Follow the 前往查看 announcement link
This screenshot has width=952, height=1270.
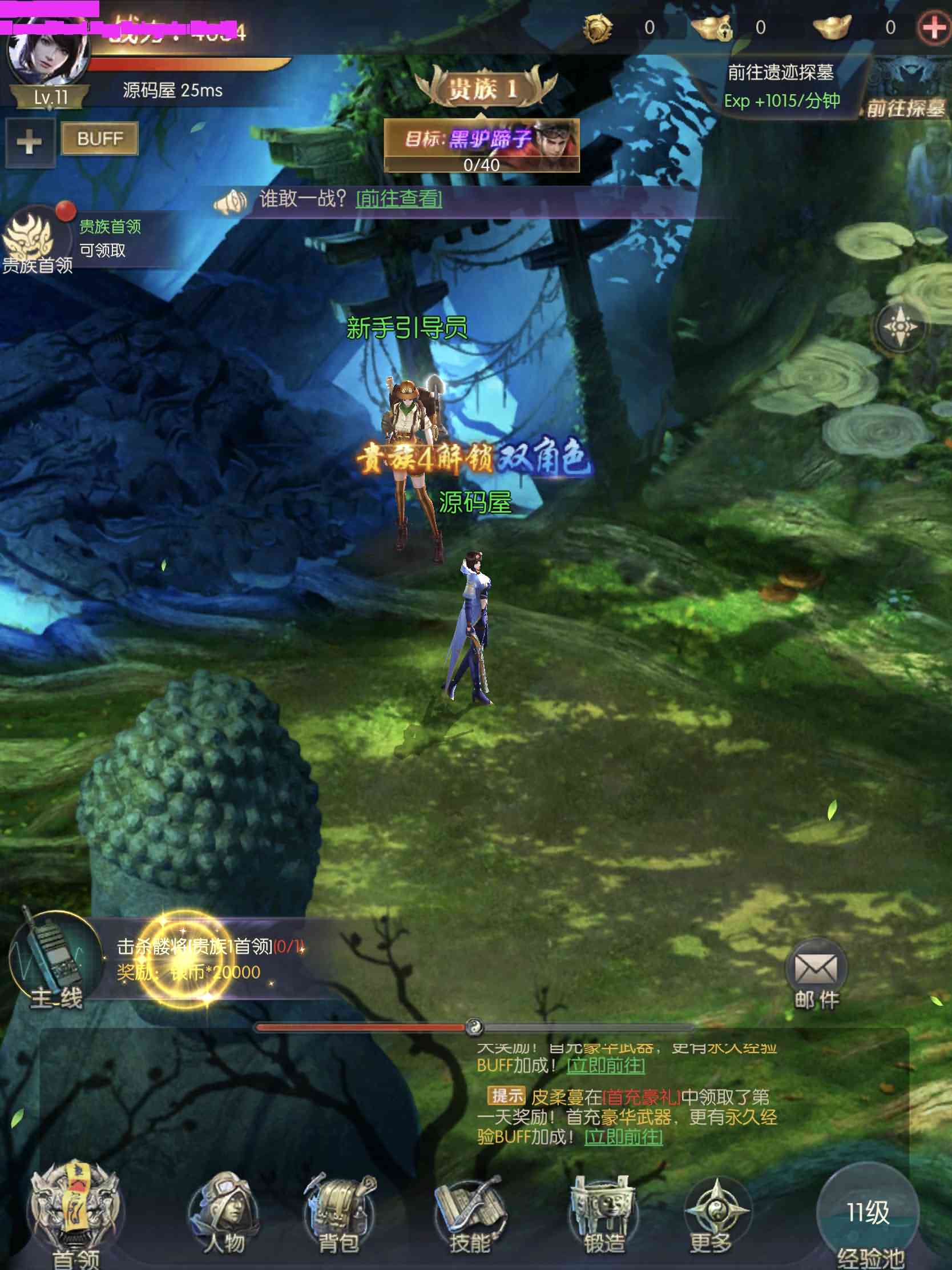pyautogui.click(x=399, y=199)
